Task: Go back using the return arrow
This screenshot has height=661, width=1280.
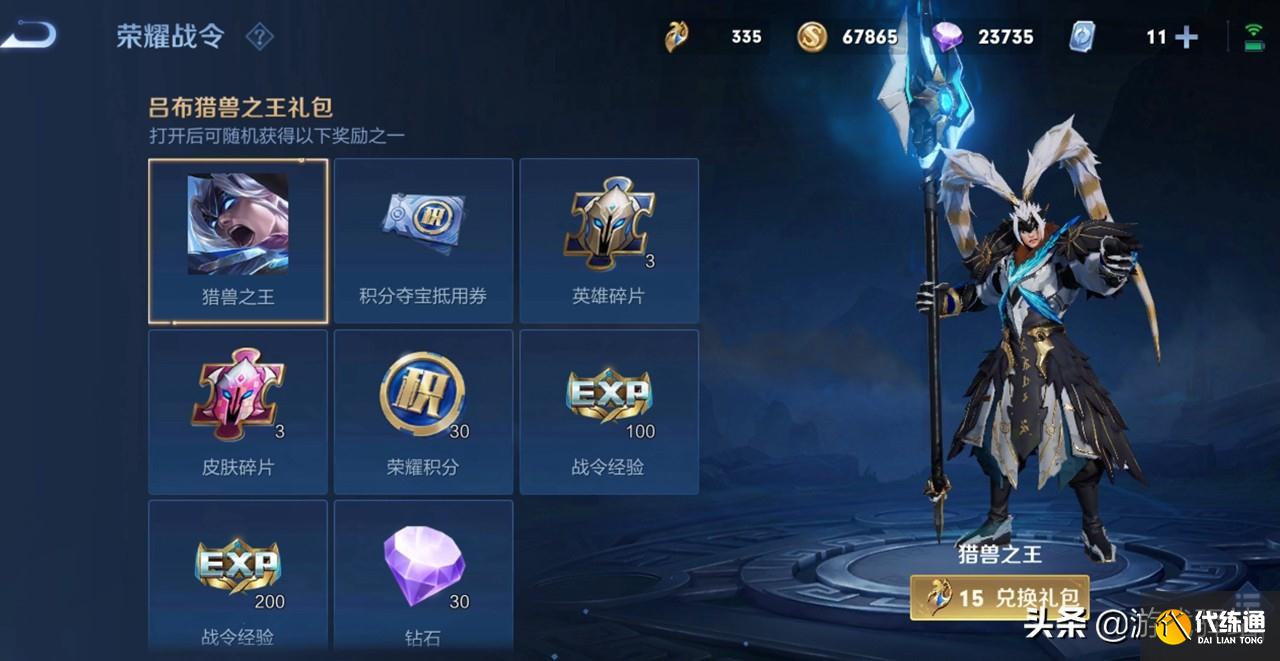Action: point(28,37)
